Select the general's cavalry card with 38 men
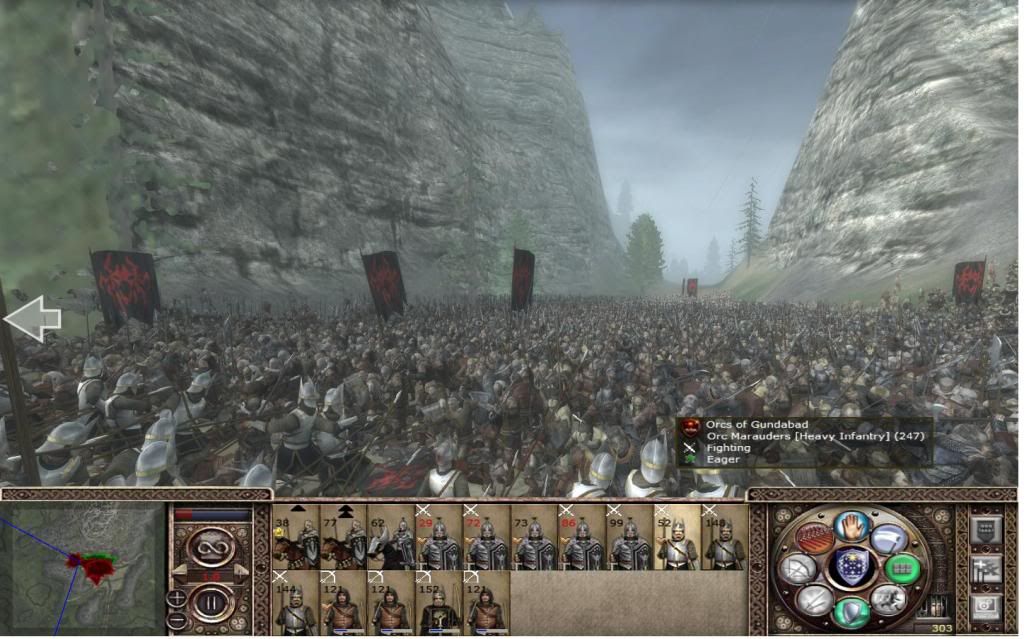1024x639 pixels. click(x=296, y=538)
